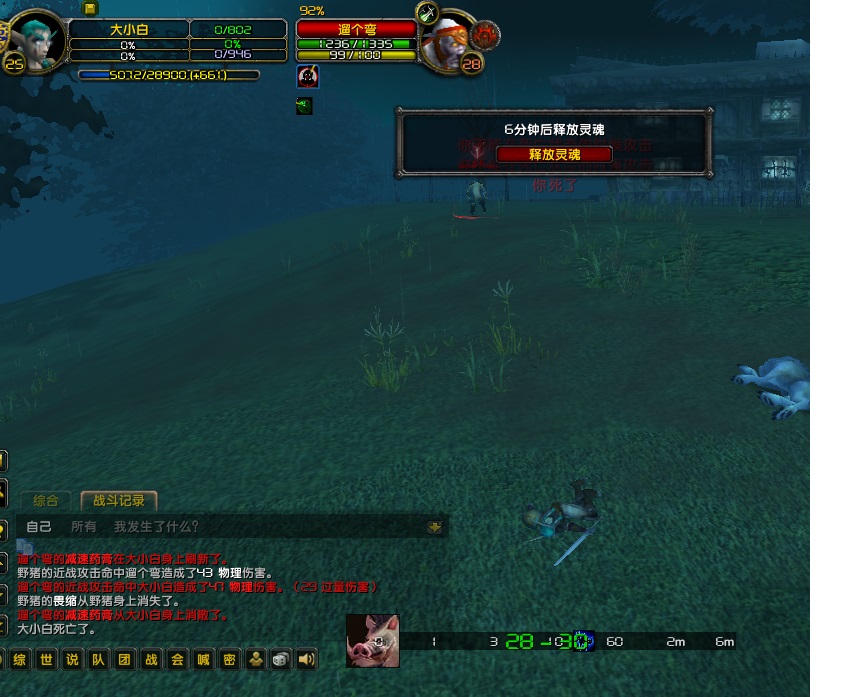Toggle the speaker sound button
864x697 pixels.
tap(306, 659)
